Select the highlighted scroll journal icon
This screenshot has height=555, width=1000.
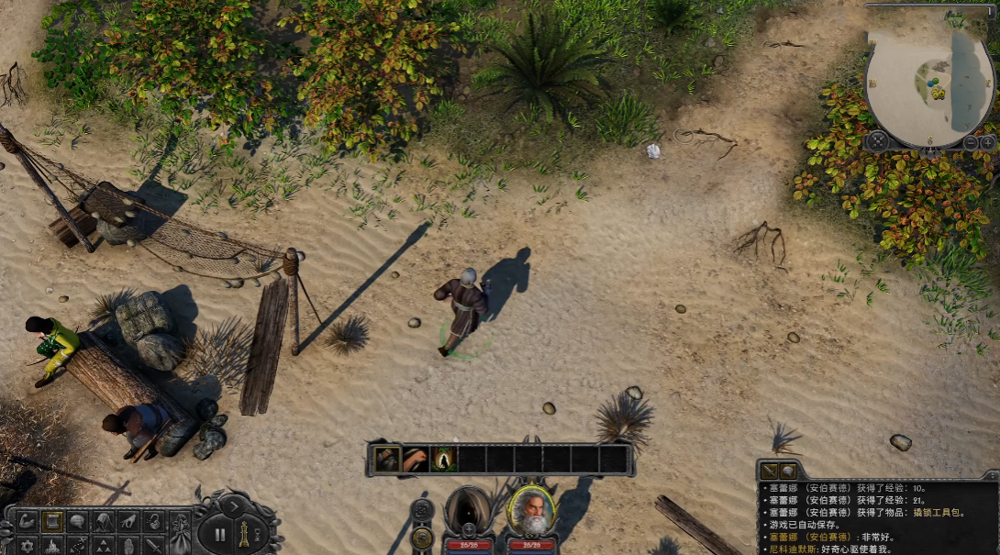[x=52, y=521]
